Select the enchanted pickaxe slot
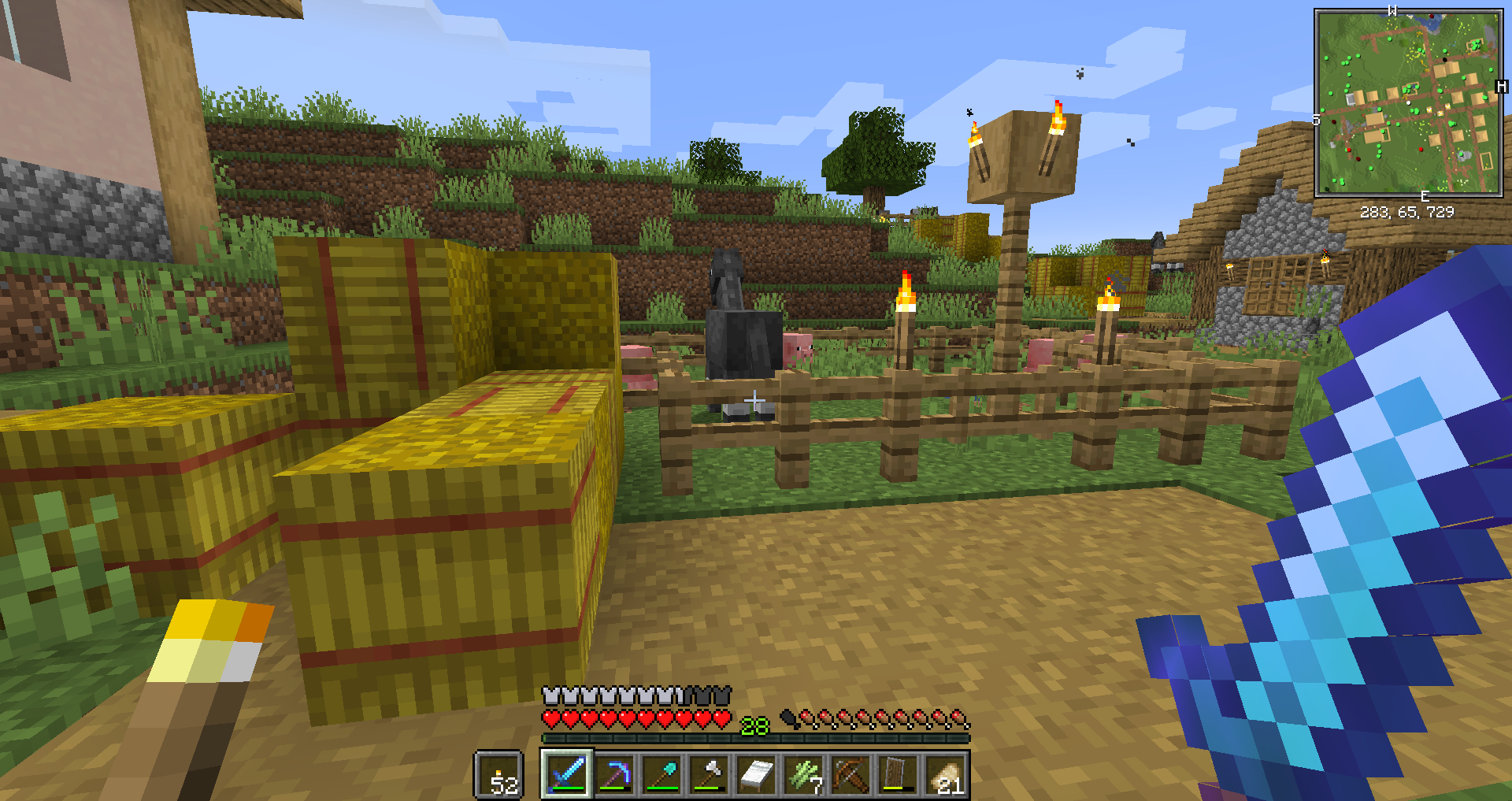This screenshot has height=801, width=1512. coord(614,774)
